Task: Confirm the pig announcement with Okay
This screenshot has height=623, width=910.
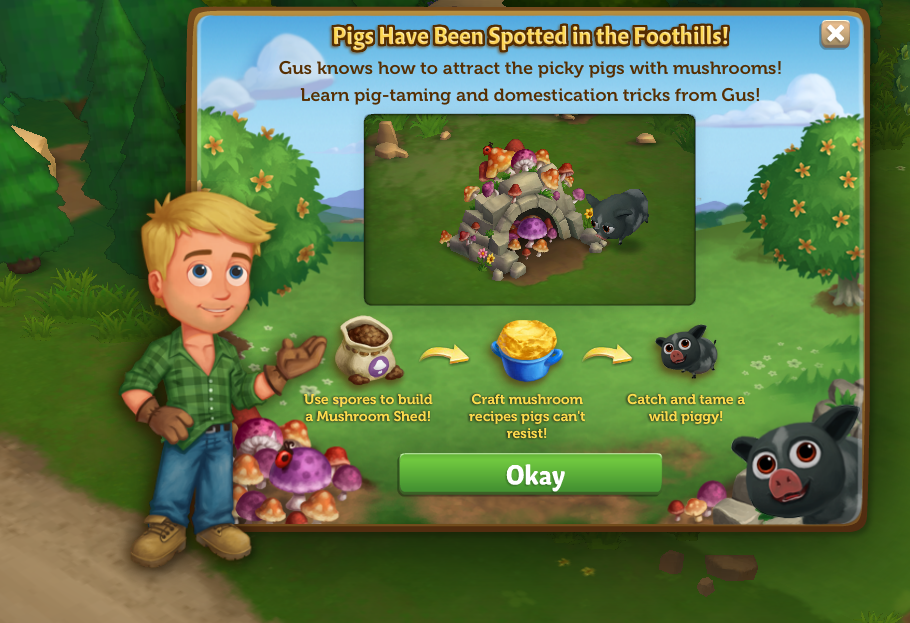Action: coord(531,475)
